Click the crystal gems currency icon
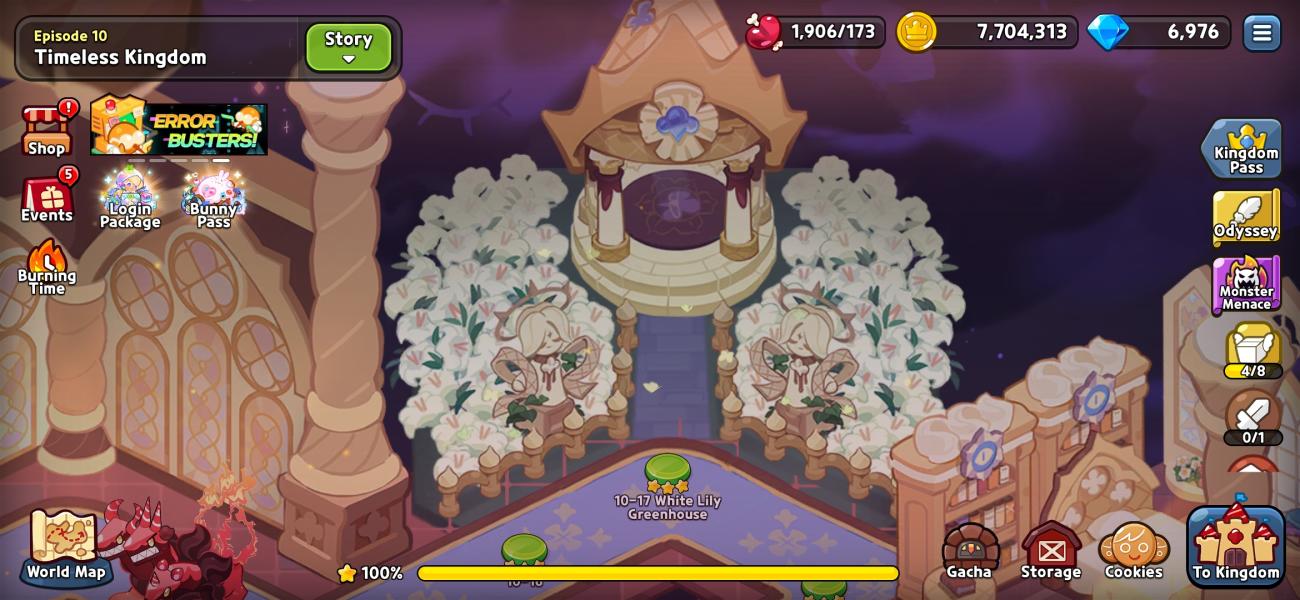1300x600 pixels. (x=1107, y=32)
